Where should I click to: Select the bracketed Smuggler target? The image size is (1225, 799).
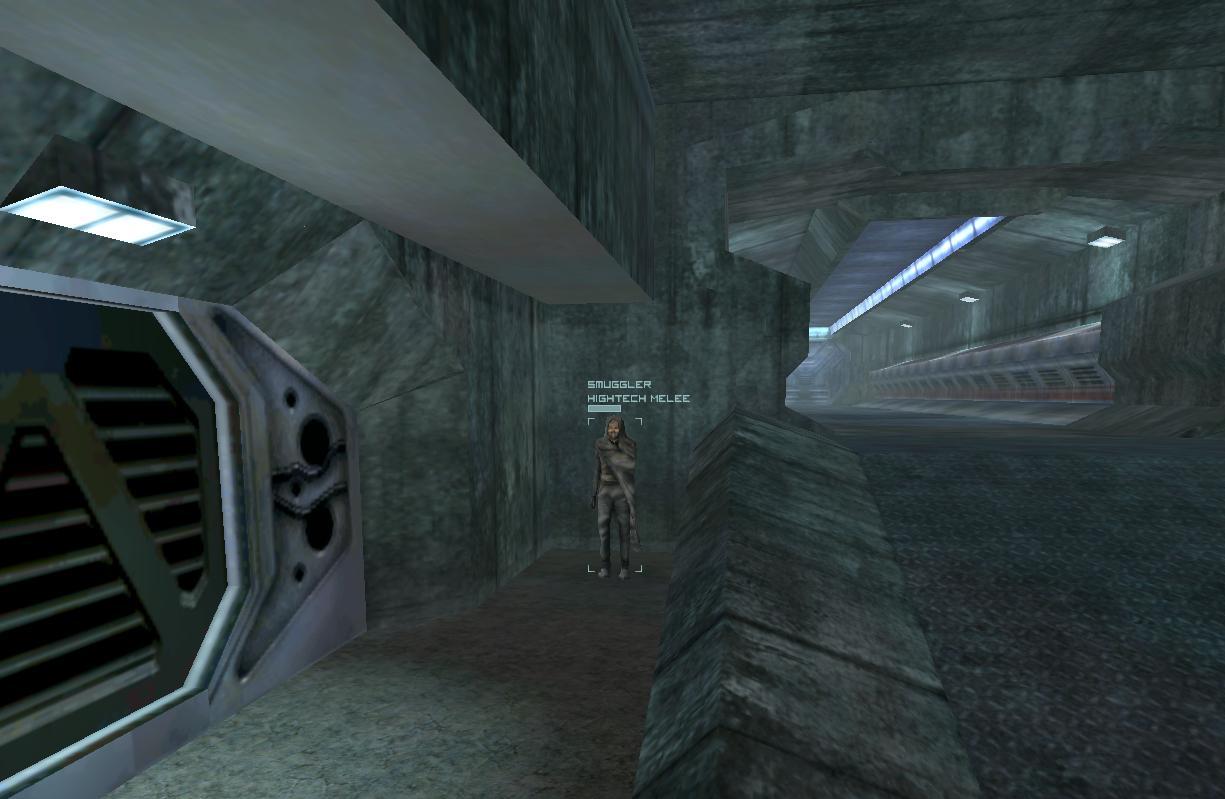tap(615, 496)
